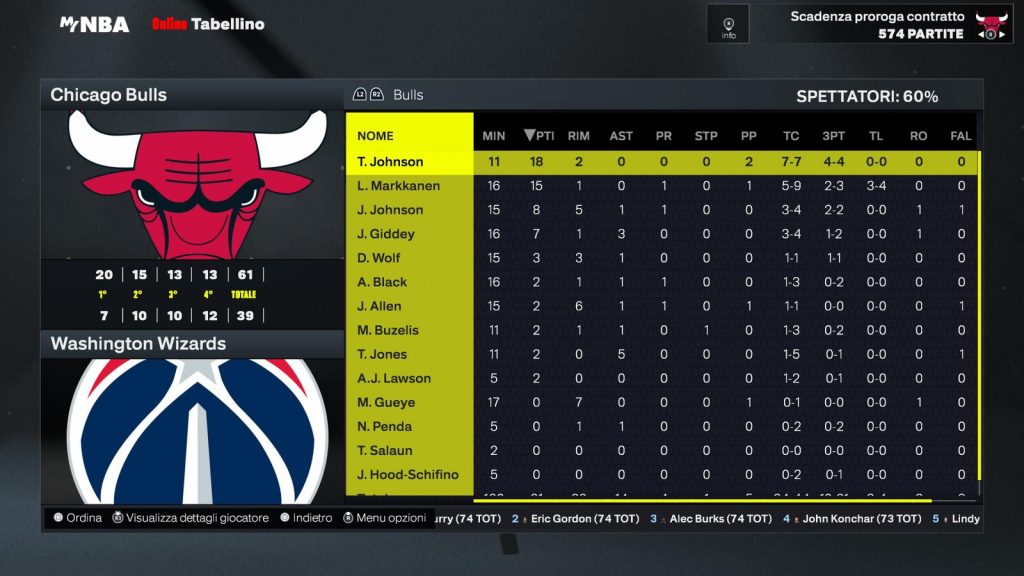Open the Info icon panel

(728, 24)
